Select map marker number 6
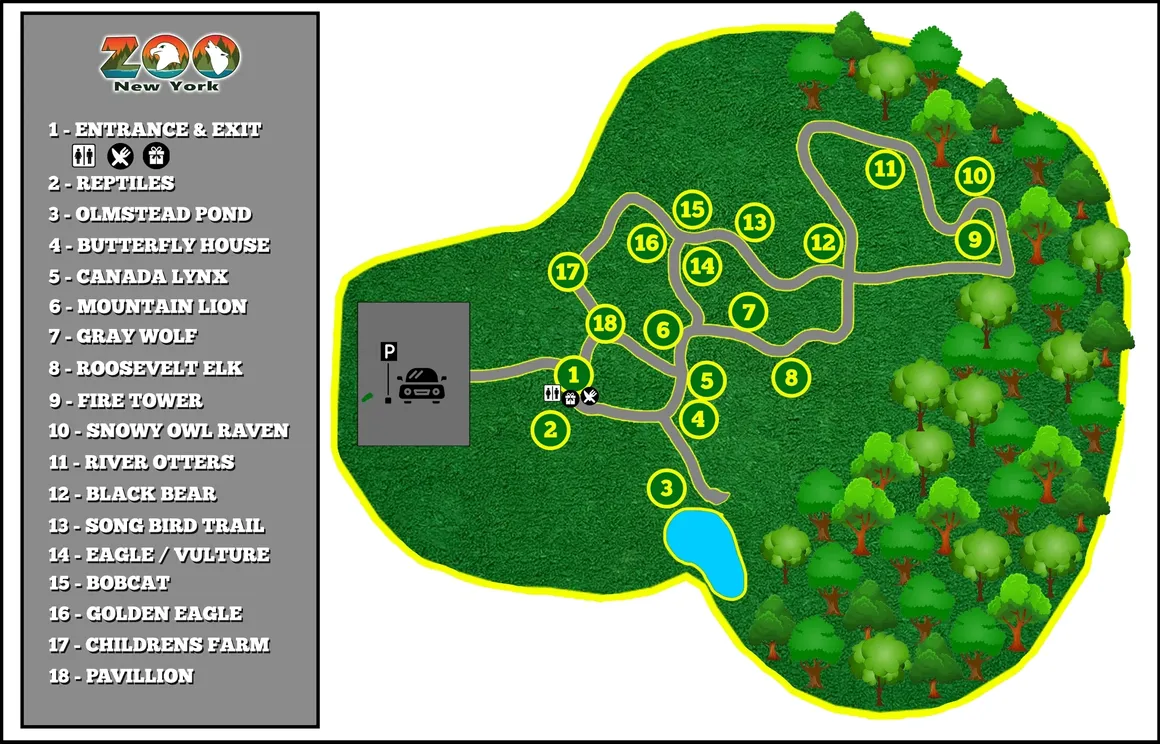The height and width of the screenshot is (744, 1160). (x=662, y=329)
